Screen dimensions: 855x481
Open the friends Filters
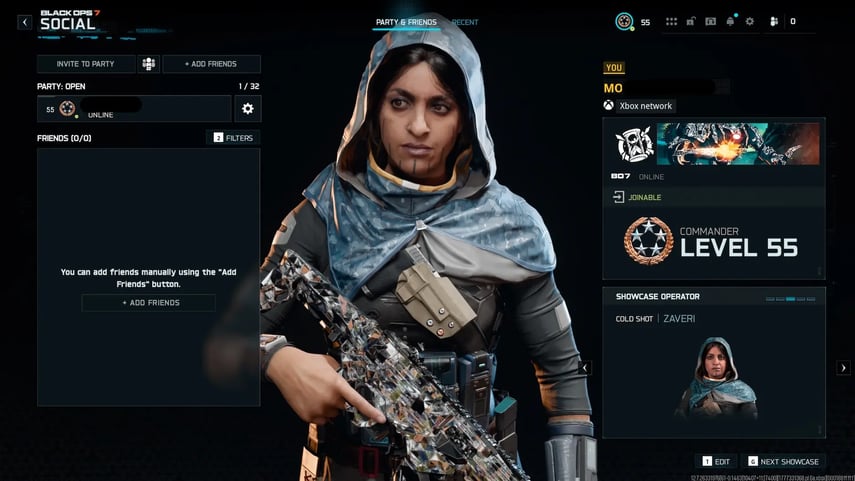click(x=233, y=137)
